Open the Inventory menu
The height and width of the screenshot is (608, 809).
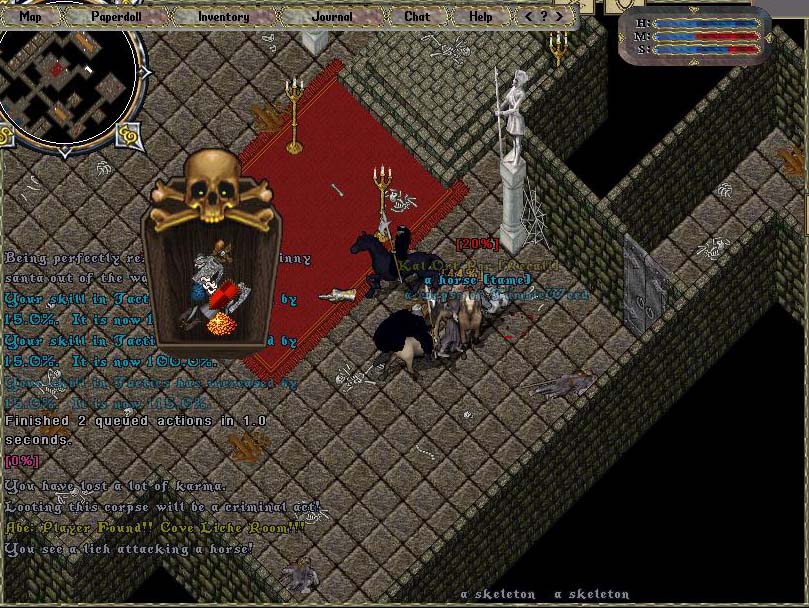coord(223,16)
